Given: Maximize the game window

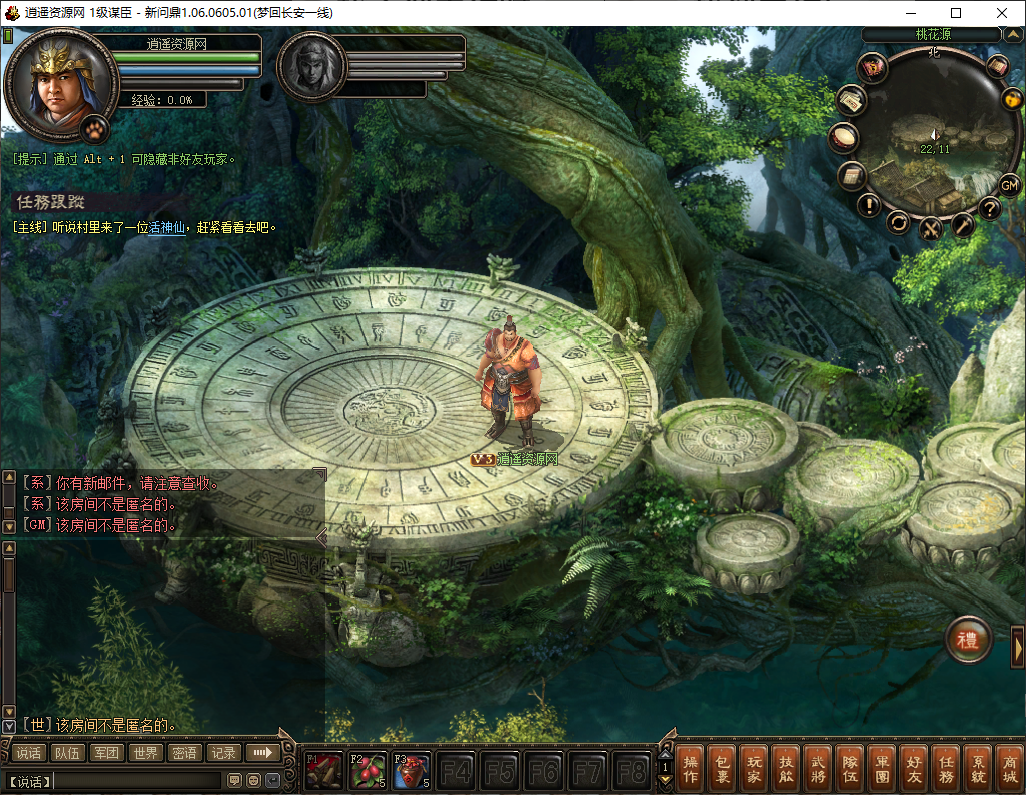Looking at the screenshot, I should (x=955, y=13).
